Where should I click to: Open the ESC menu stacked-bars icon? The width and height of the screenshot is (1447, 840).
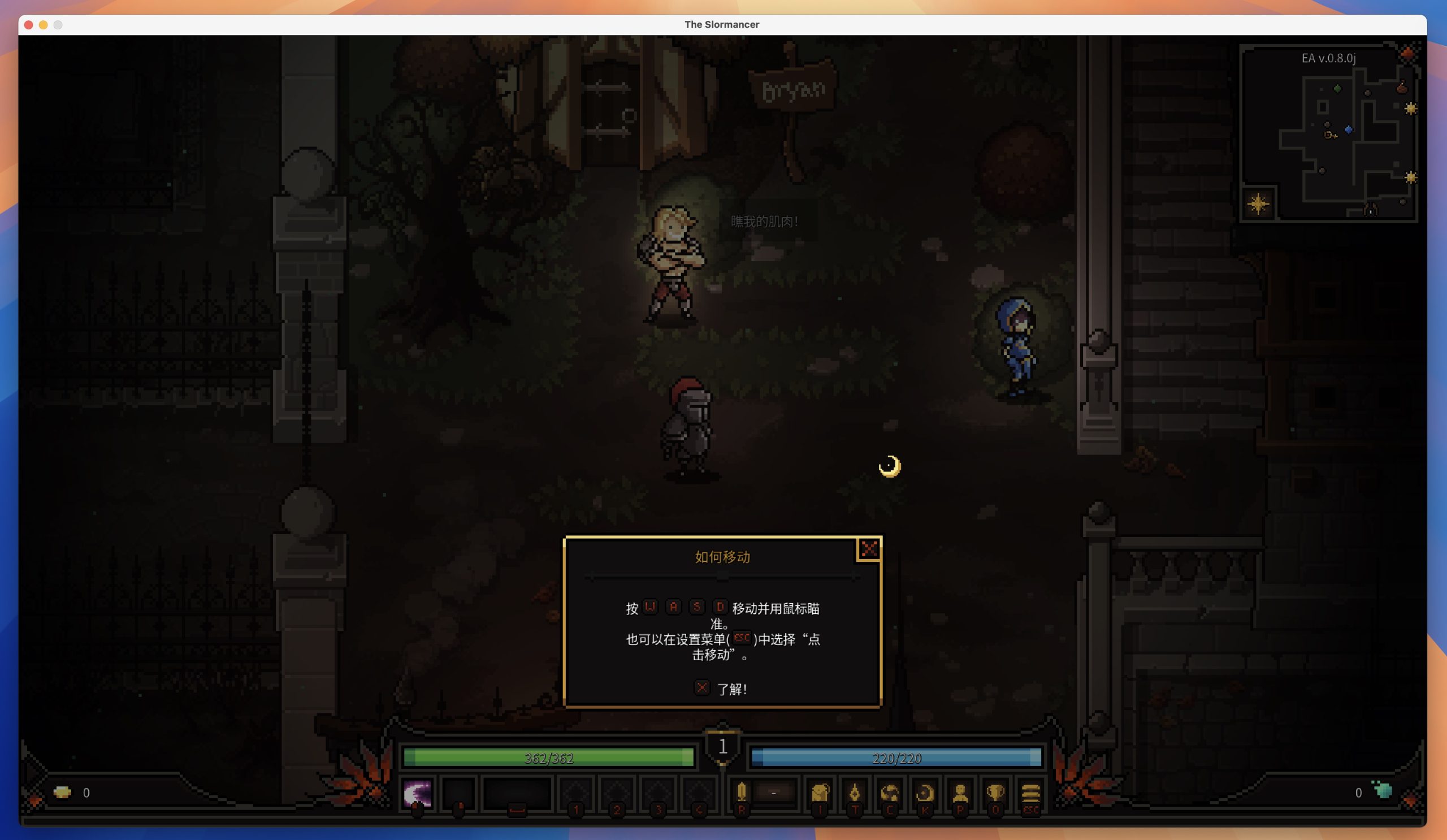[x=1030, y=794]
